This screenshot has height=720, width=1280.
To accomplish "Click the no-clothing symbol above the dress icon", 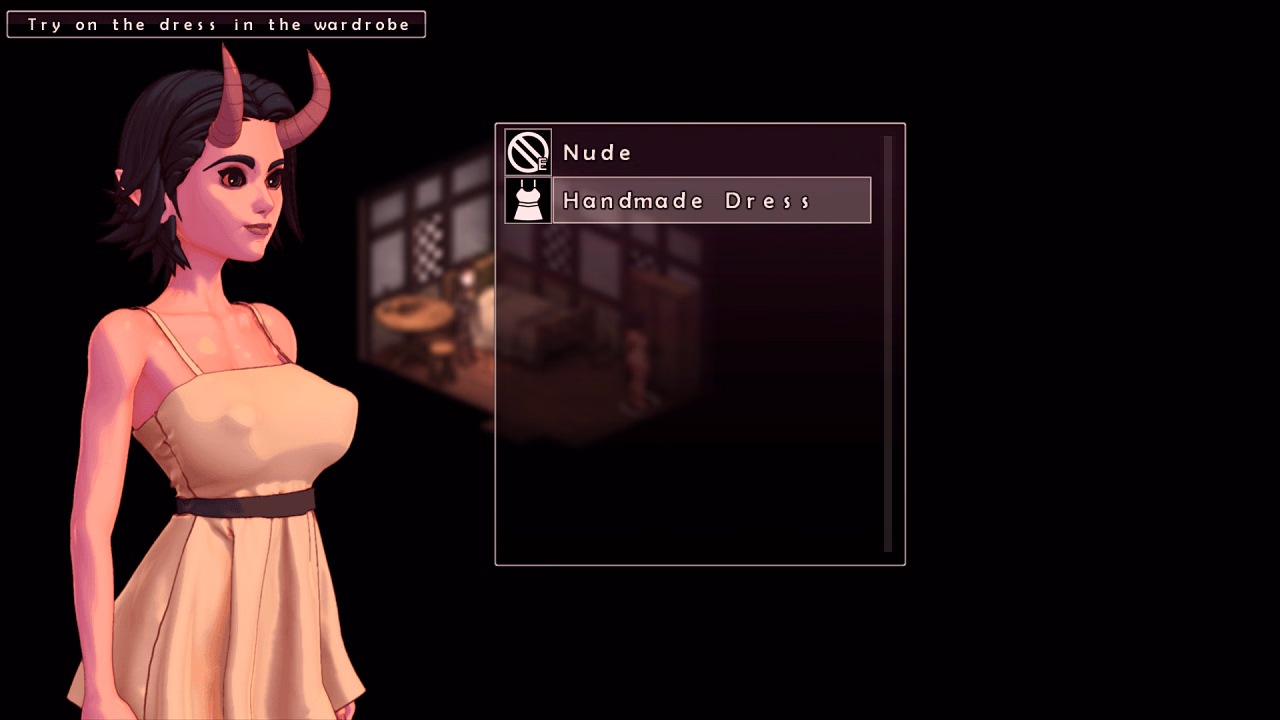I will [x=527, y=152].
